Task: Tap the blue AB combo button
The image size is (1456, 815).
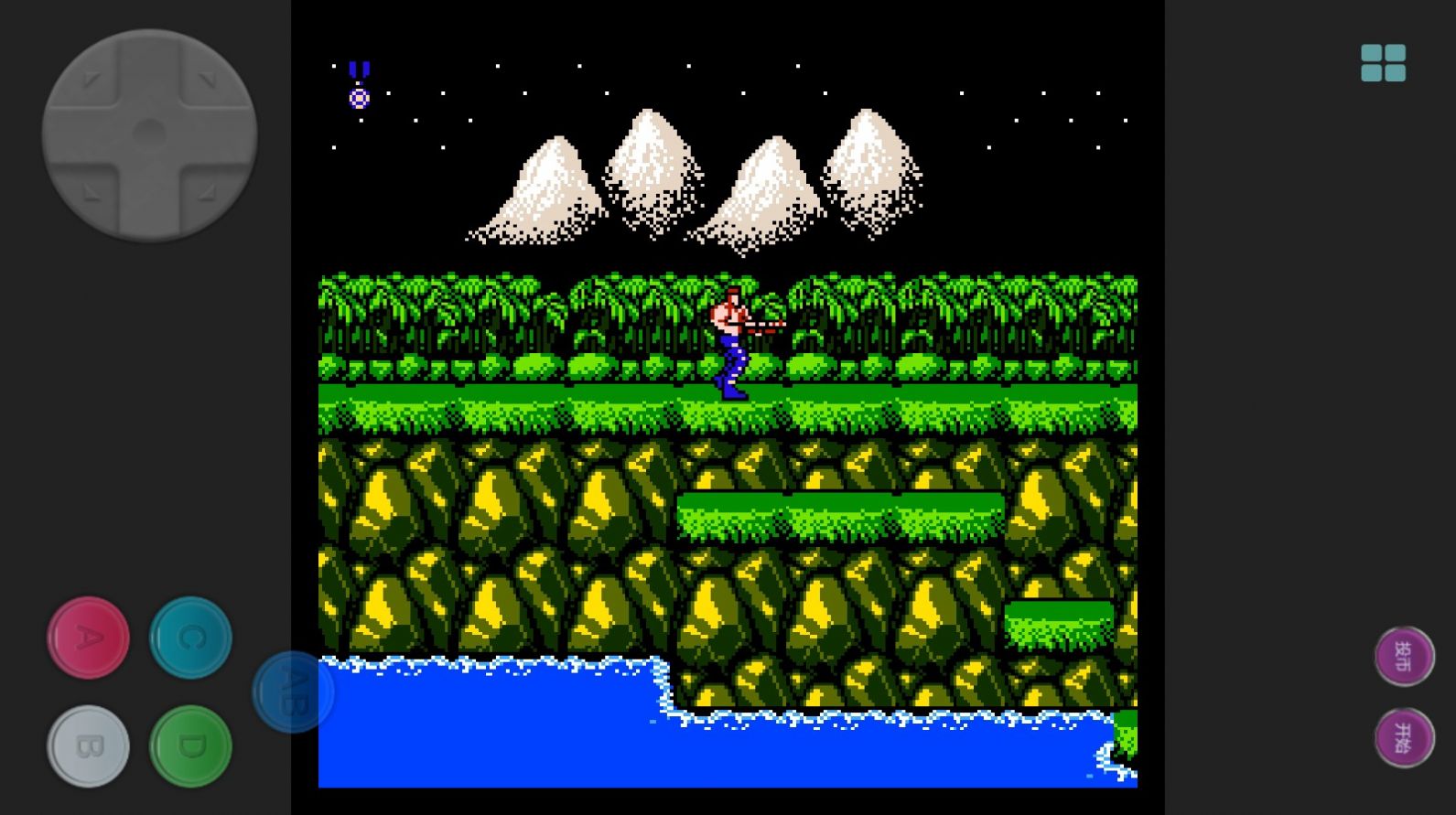Action: [x=293, y=692]
